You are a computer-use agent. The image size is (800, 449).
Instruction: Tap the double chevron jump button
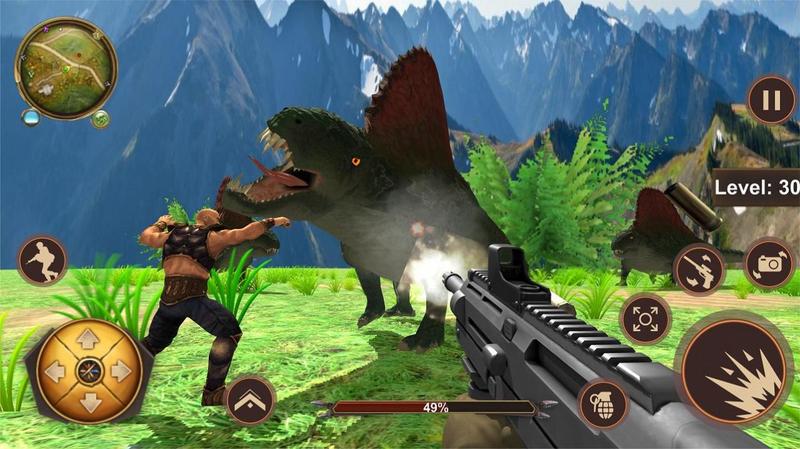pyautogui.click(x=250, y=400)
